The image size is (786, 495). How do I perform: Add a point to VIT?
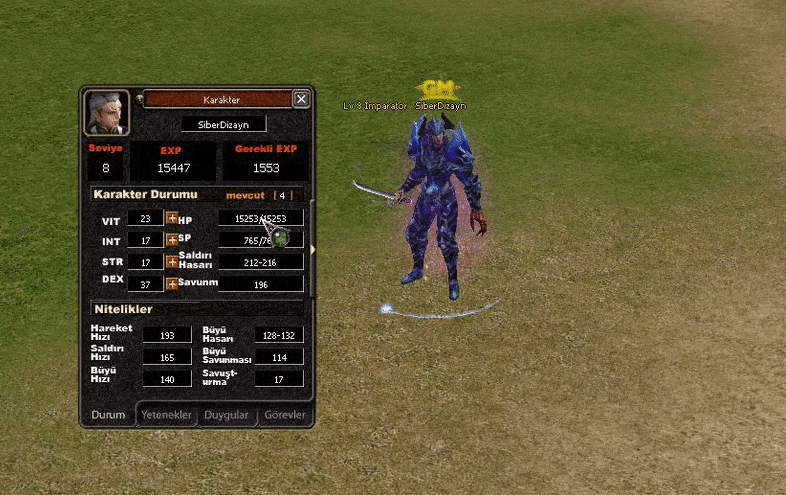tap(172, 218)
